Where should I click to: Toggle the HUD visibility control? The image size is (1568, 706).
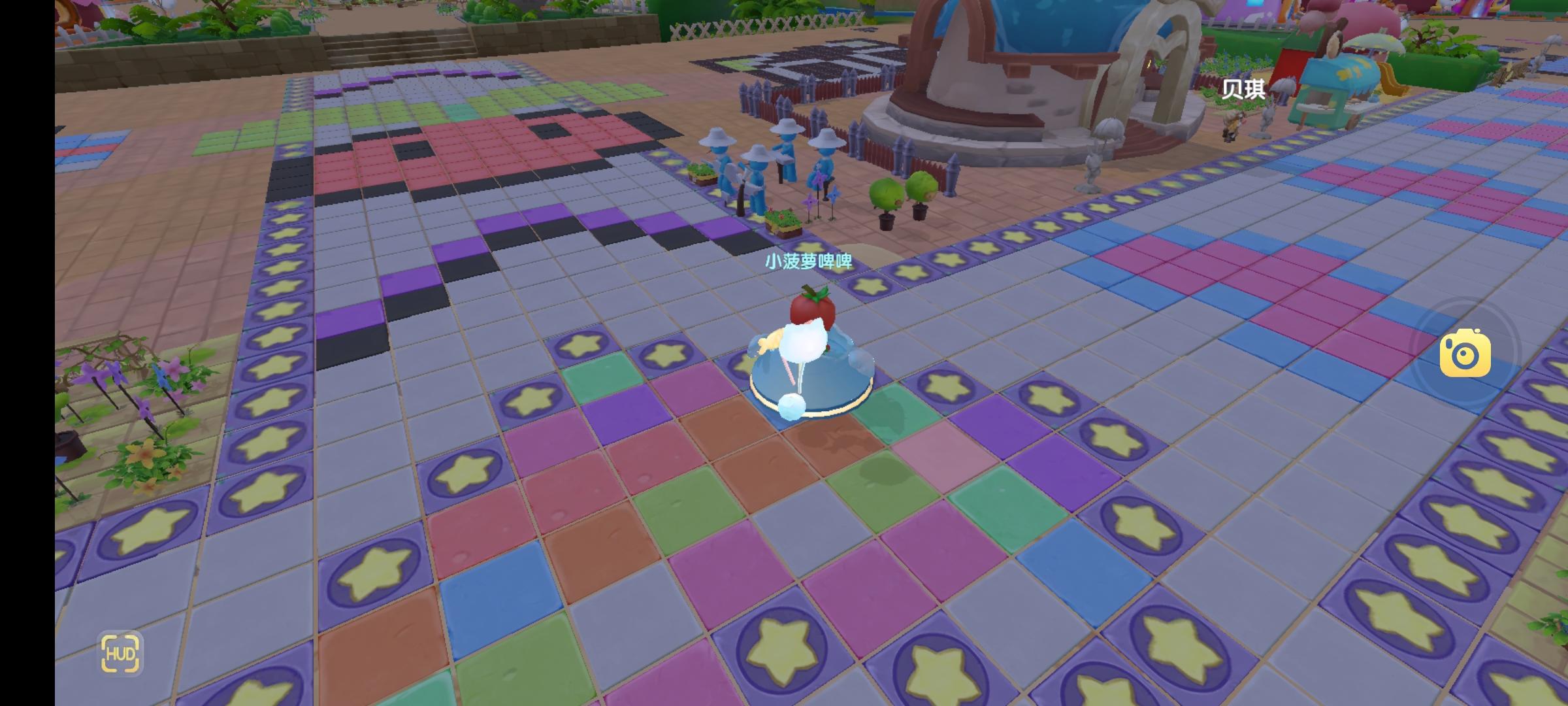click(x=122, y=653)
